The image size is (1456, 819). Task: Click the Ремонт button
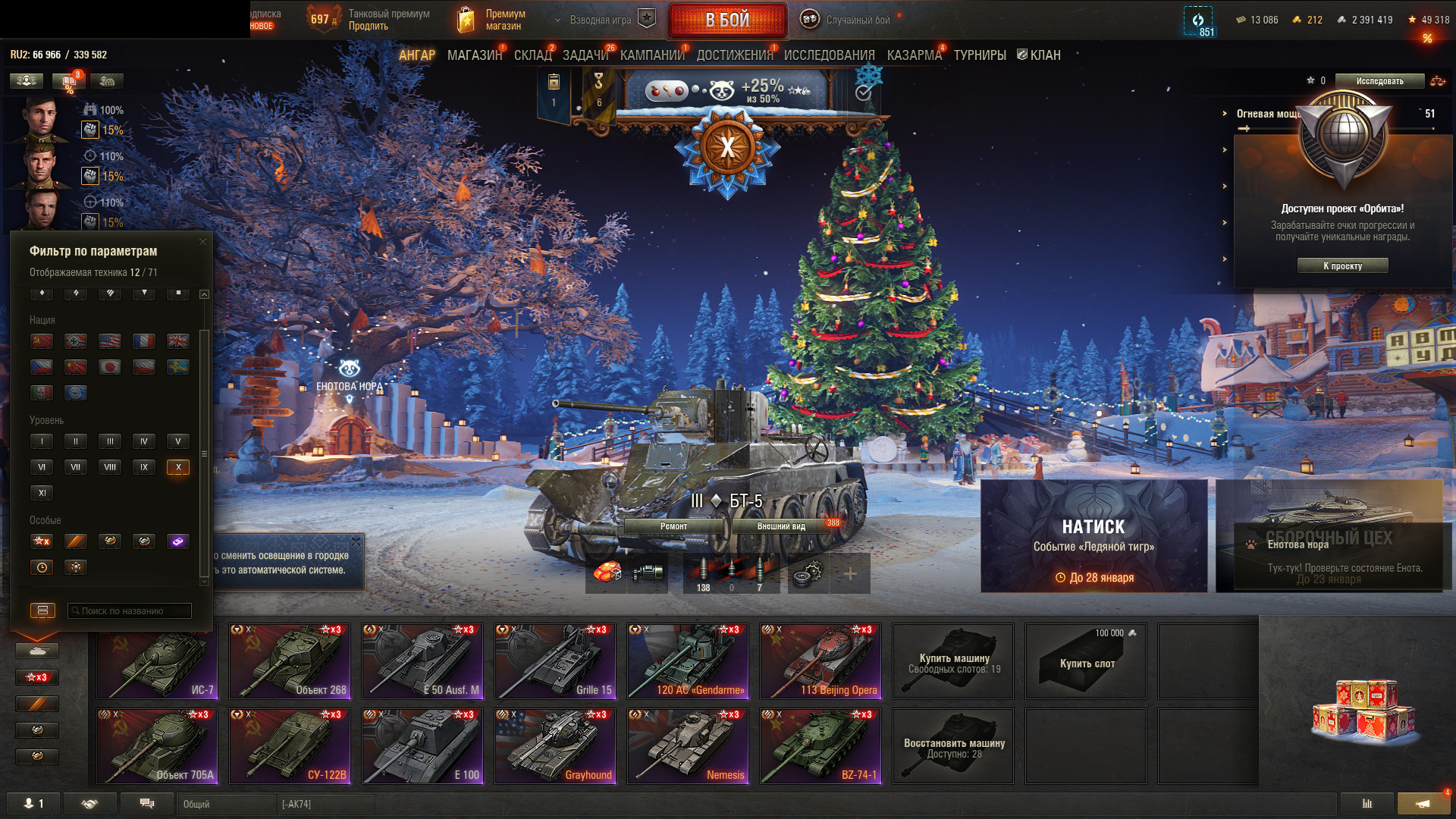point(673,526)
